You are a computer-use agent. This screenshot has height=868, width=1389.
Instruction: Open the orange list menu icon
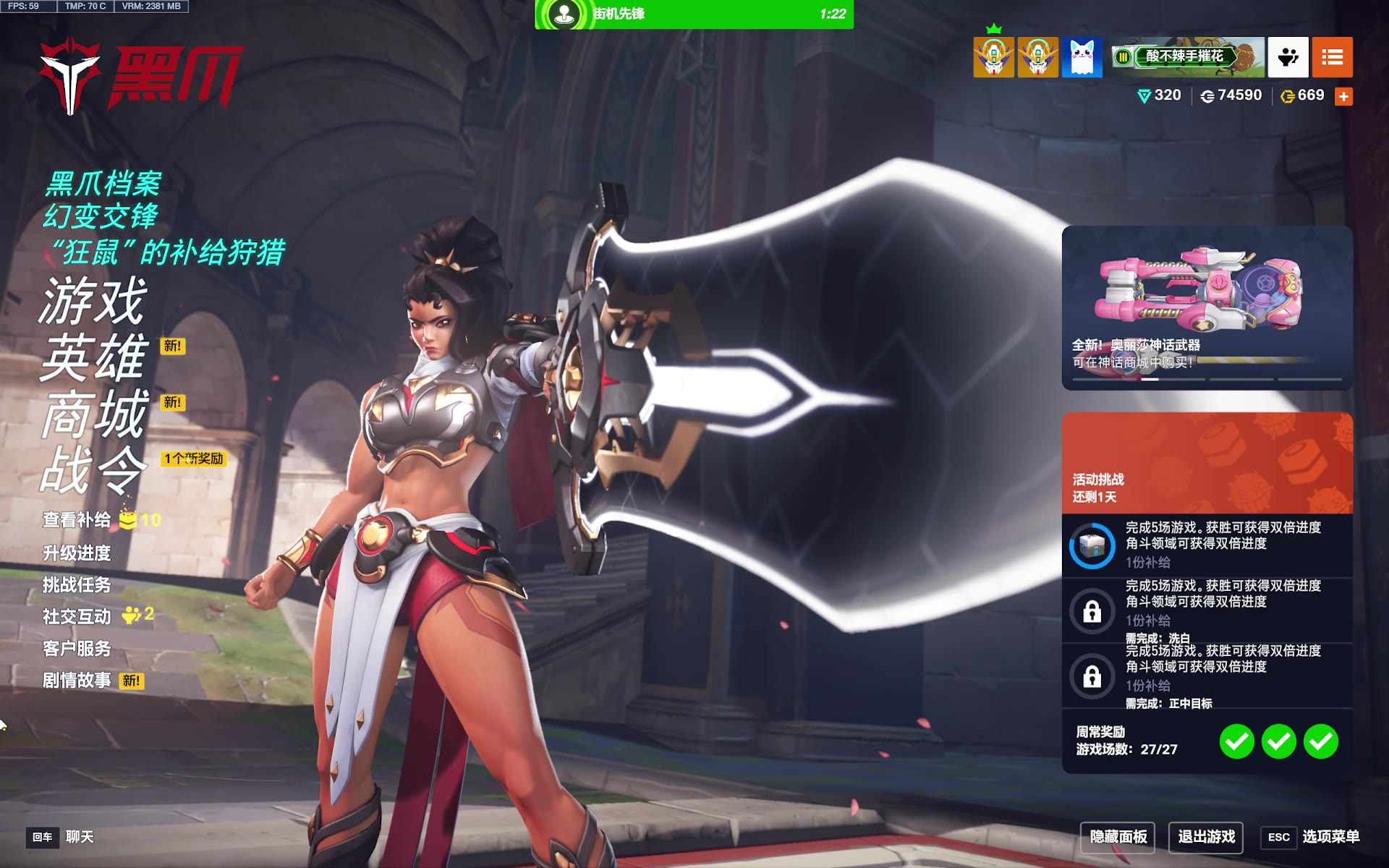click(x=1332, y=57)
